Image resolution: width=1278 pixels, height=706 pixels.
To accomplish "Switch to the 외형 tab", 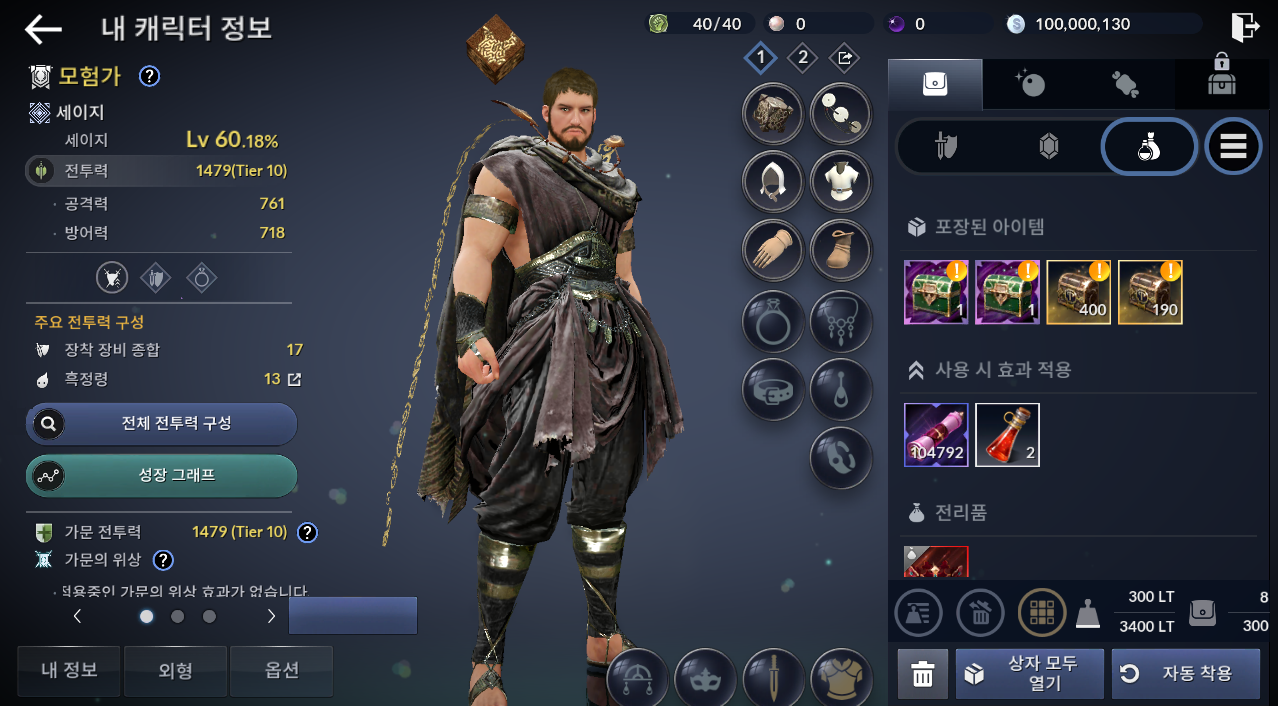I will 175,670.
